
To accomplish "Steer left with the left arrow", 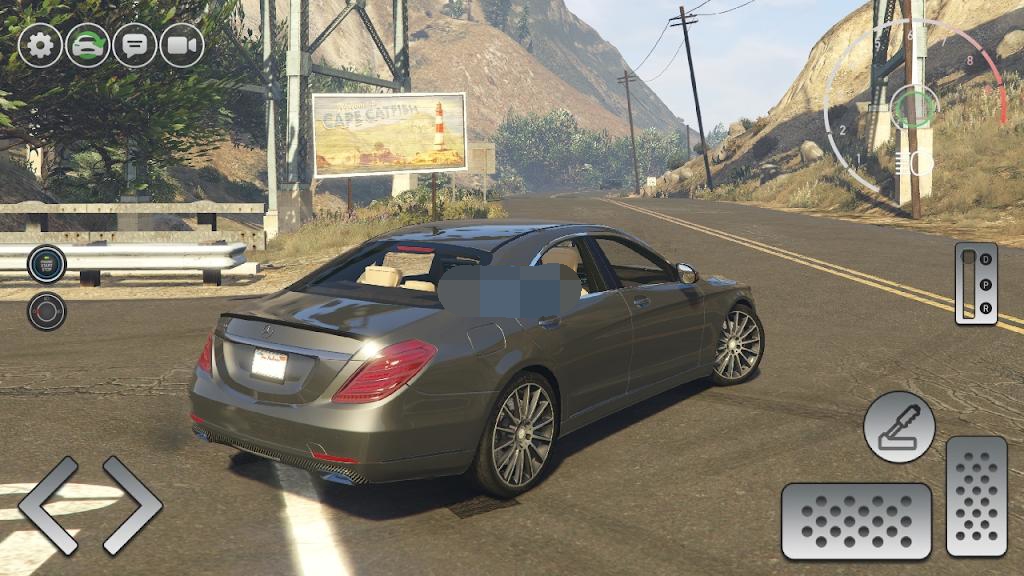I will (48, 505).
